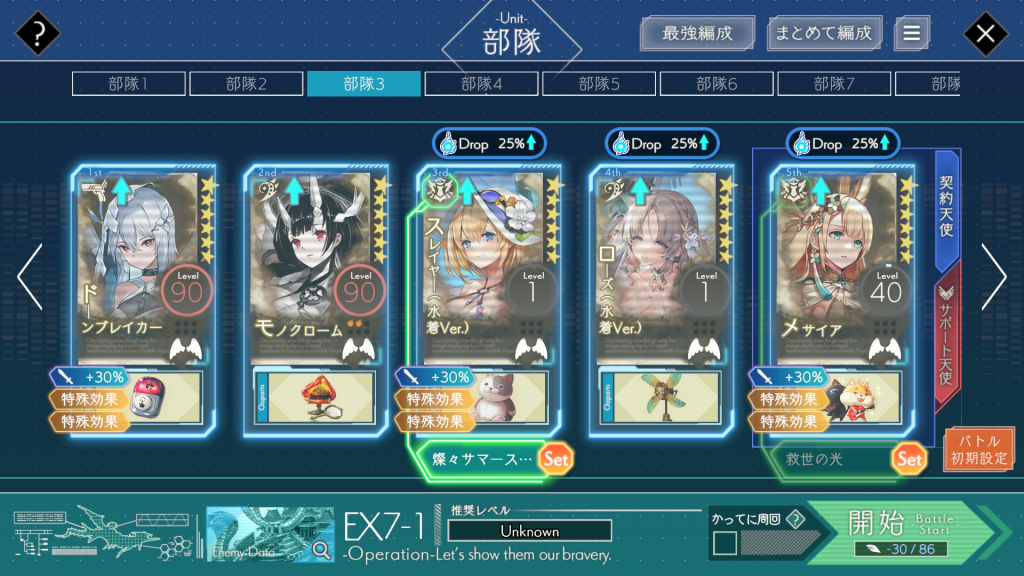Image resolution: width=1024 pixels, height=576 pixels.
Task: Toggle the かってに周回 auto-repeat checkbox
Action: coord(725,544)
